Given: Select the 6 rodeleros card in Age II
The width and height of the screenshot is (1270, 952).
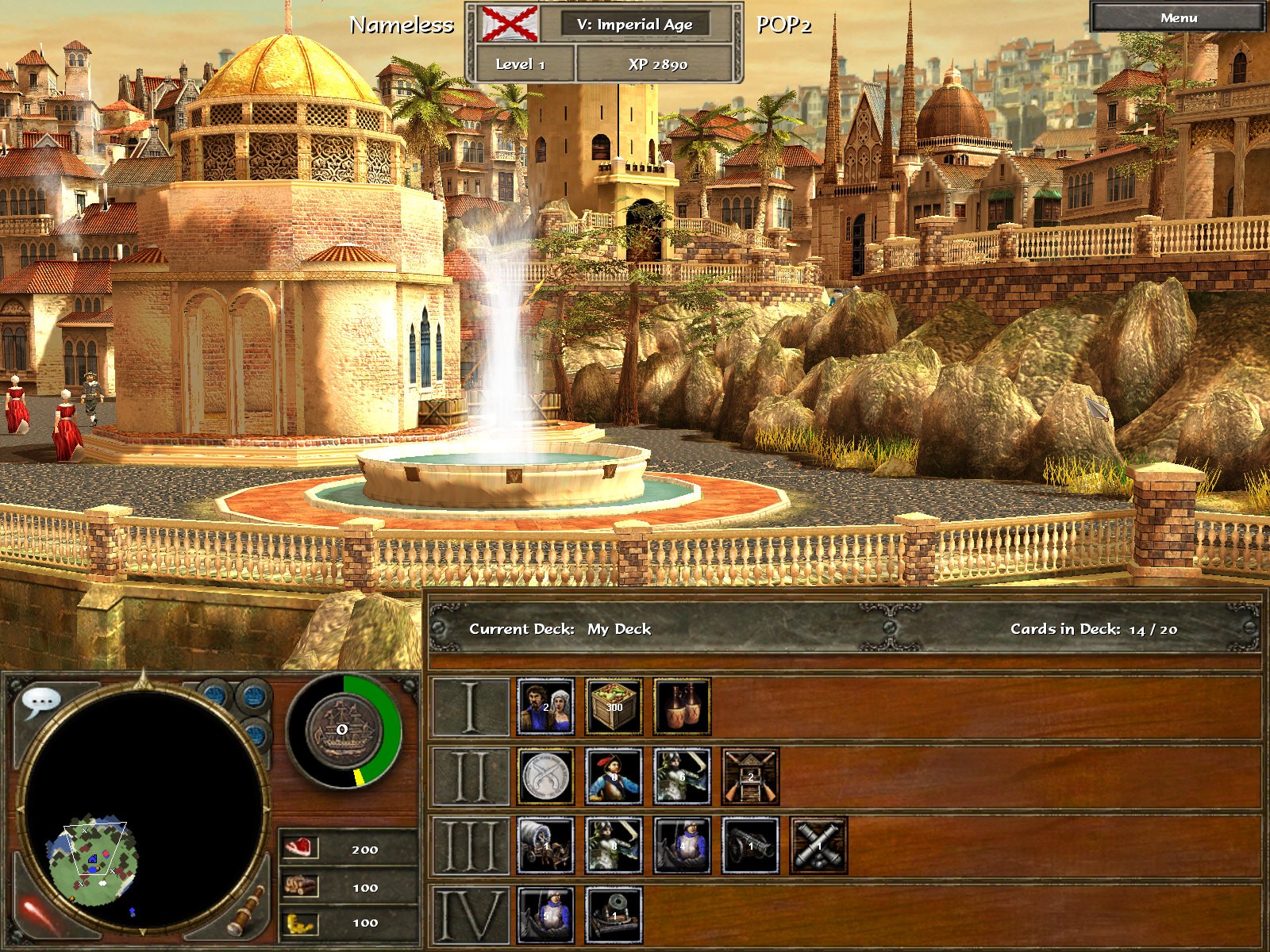Looking at the screenshot, I should (682, 776).
